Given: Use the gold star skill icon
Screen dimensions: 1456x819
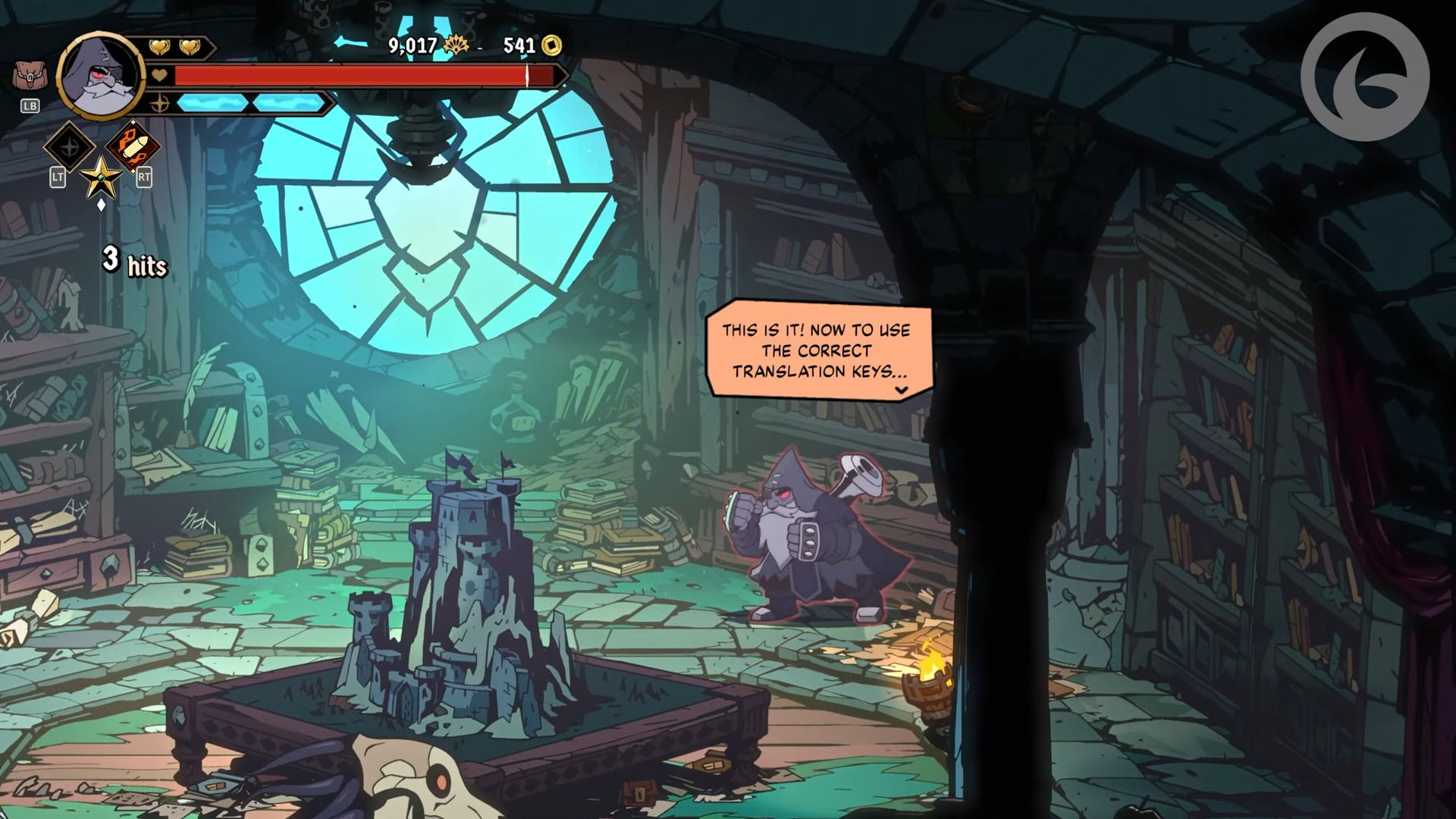Looking at the screenshot, I should click(x=101, y=177).
